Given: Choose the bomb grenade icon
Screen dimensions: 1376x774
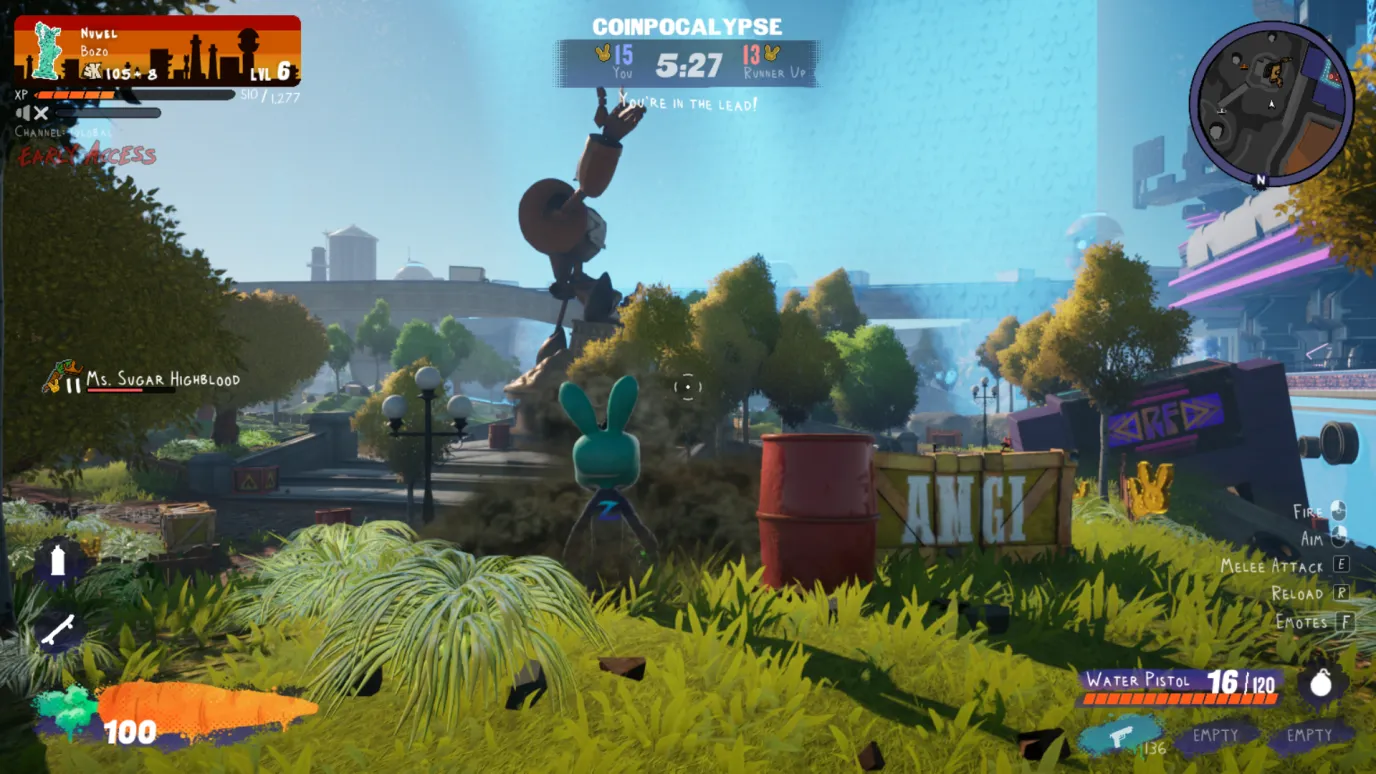Looking at the screenshot, I should pos(1321,683).
